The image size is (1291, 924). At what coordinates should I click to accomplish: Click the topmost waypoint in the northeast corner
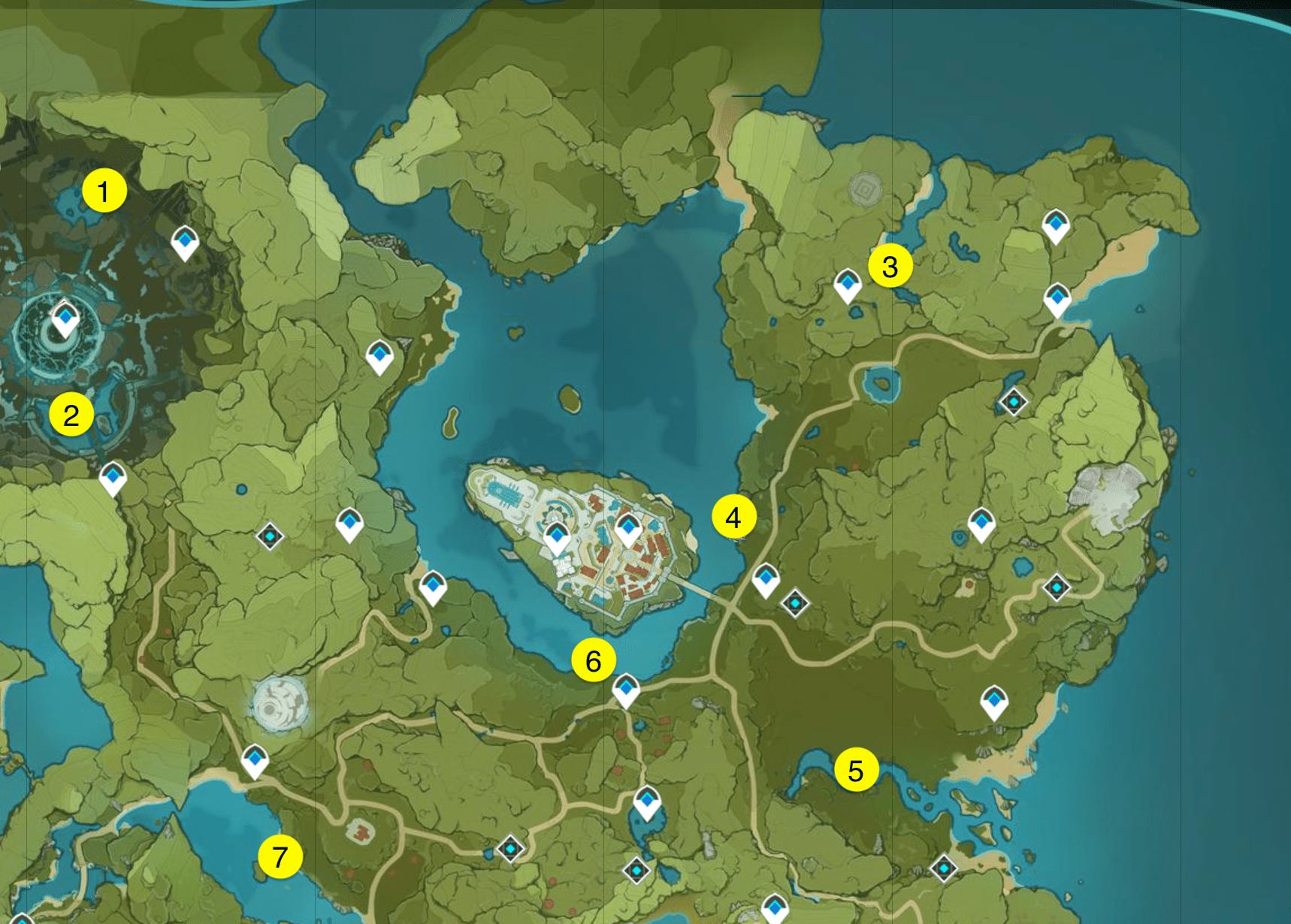pyautogui.click(x=1055, y=224)
